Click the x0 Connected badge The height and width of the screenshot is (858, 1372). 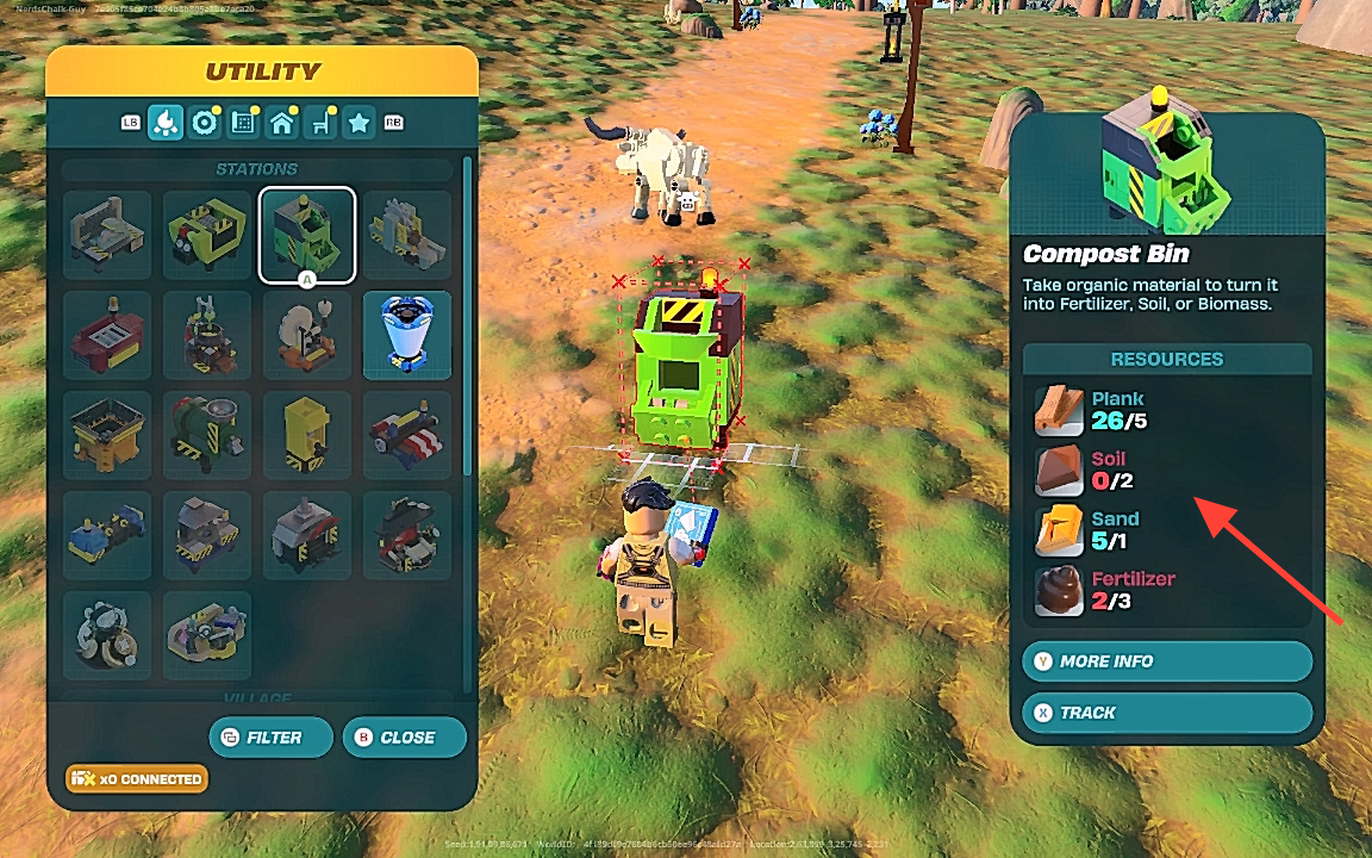137,779
